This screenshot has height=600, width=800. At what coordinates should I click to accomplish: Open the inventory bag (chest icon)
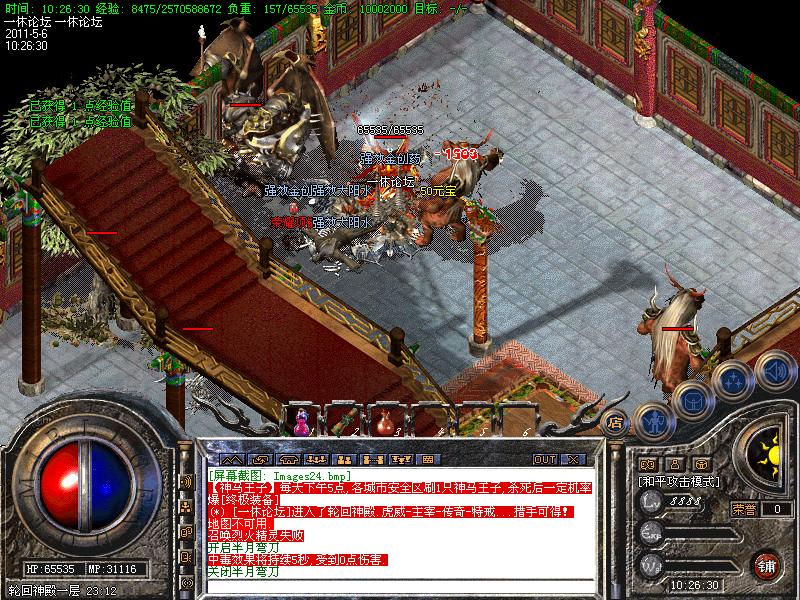[692, 400]
